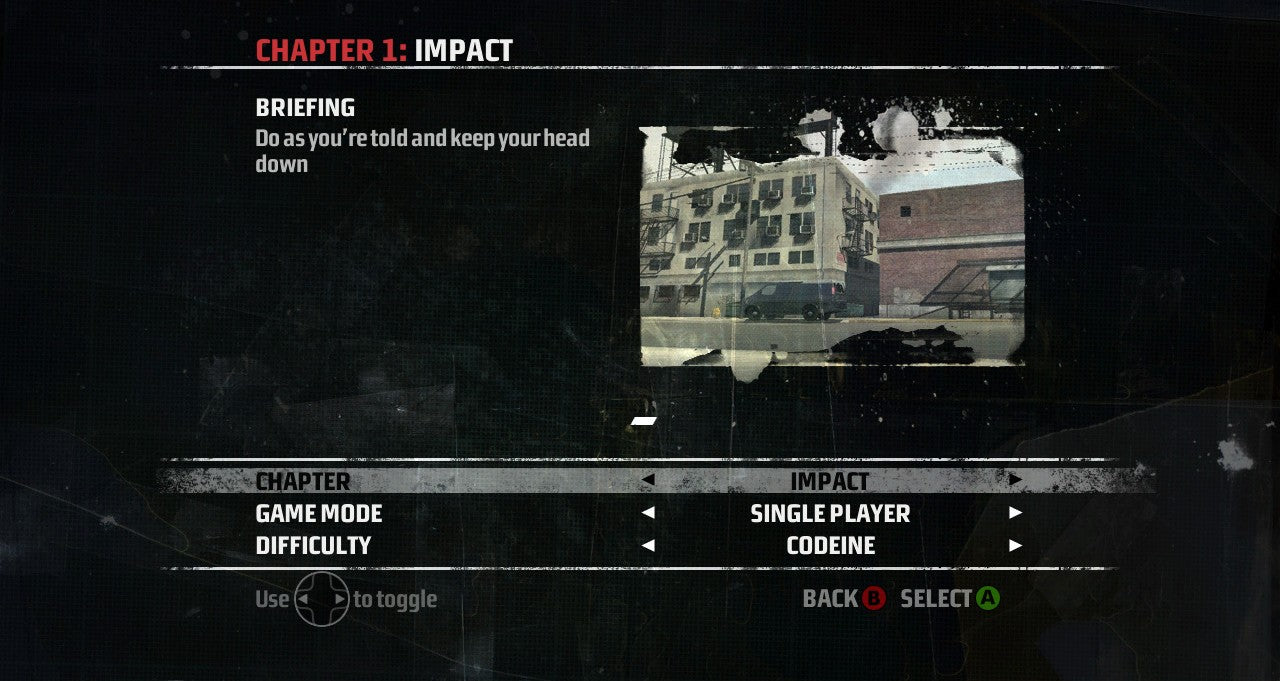Select the Chapter row
This screenshot has width=1280, height=681.
303,481
